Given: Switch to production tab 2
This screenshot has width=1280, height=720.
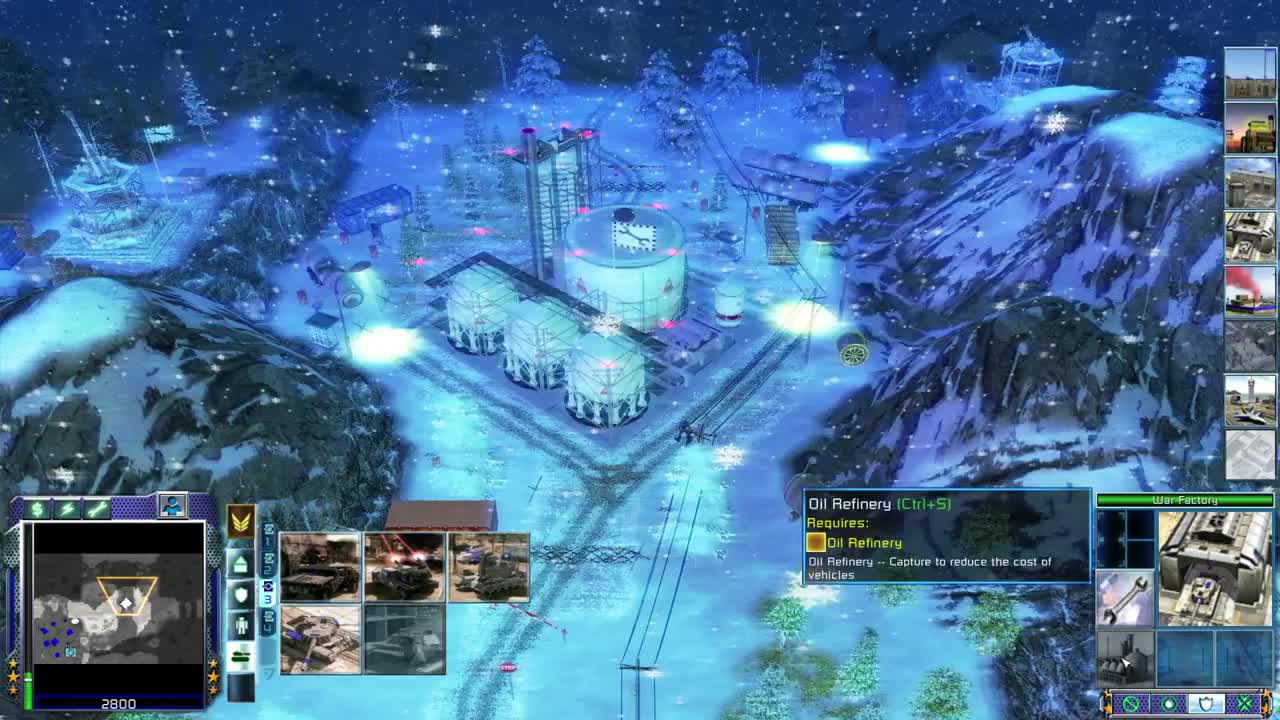Looking at the screenshot, I should coord(268,567).
